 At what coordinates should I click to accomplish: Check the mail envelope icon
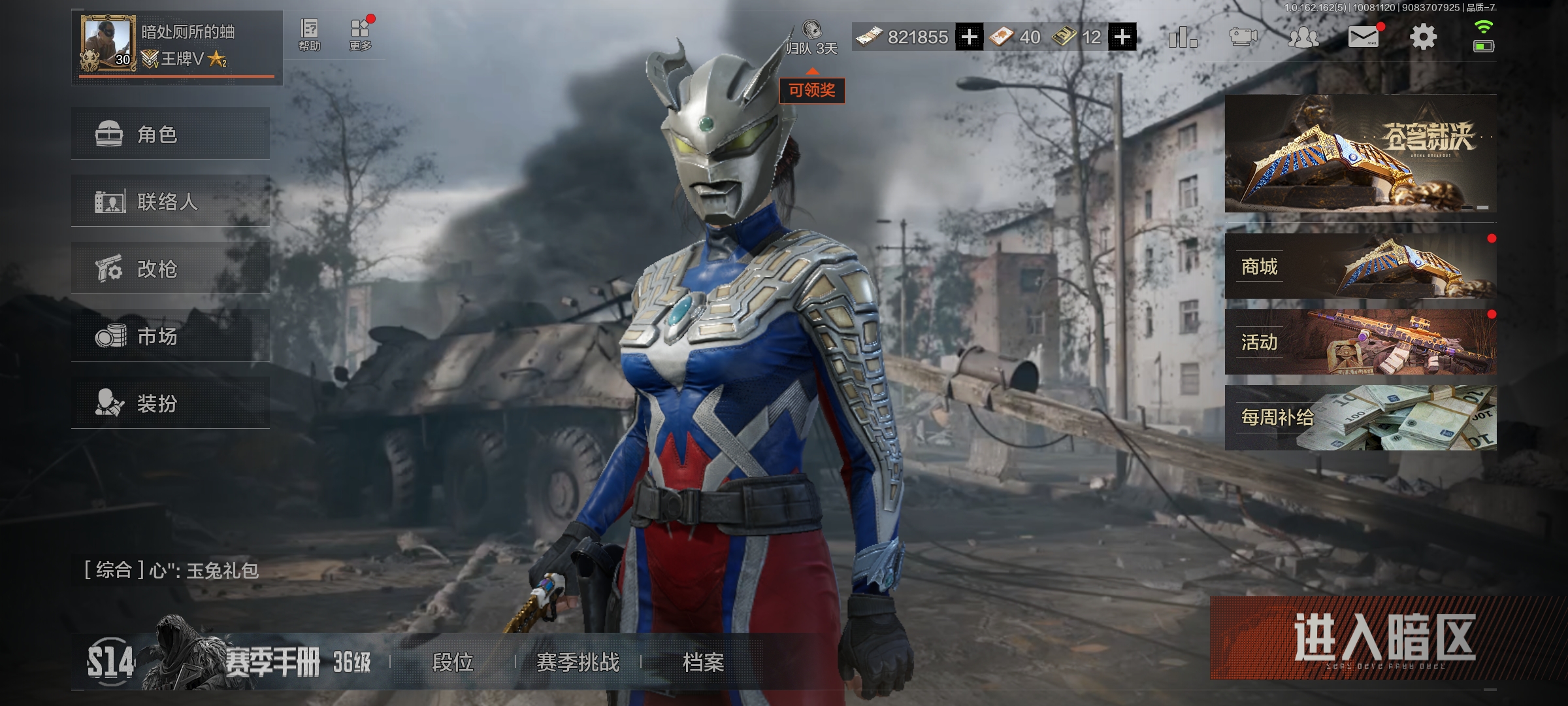point(1364,37)
